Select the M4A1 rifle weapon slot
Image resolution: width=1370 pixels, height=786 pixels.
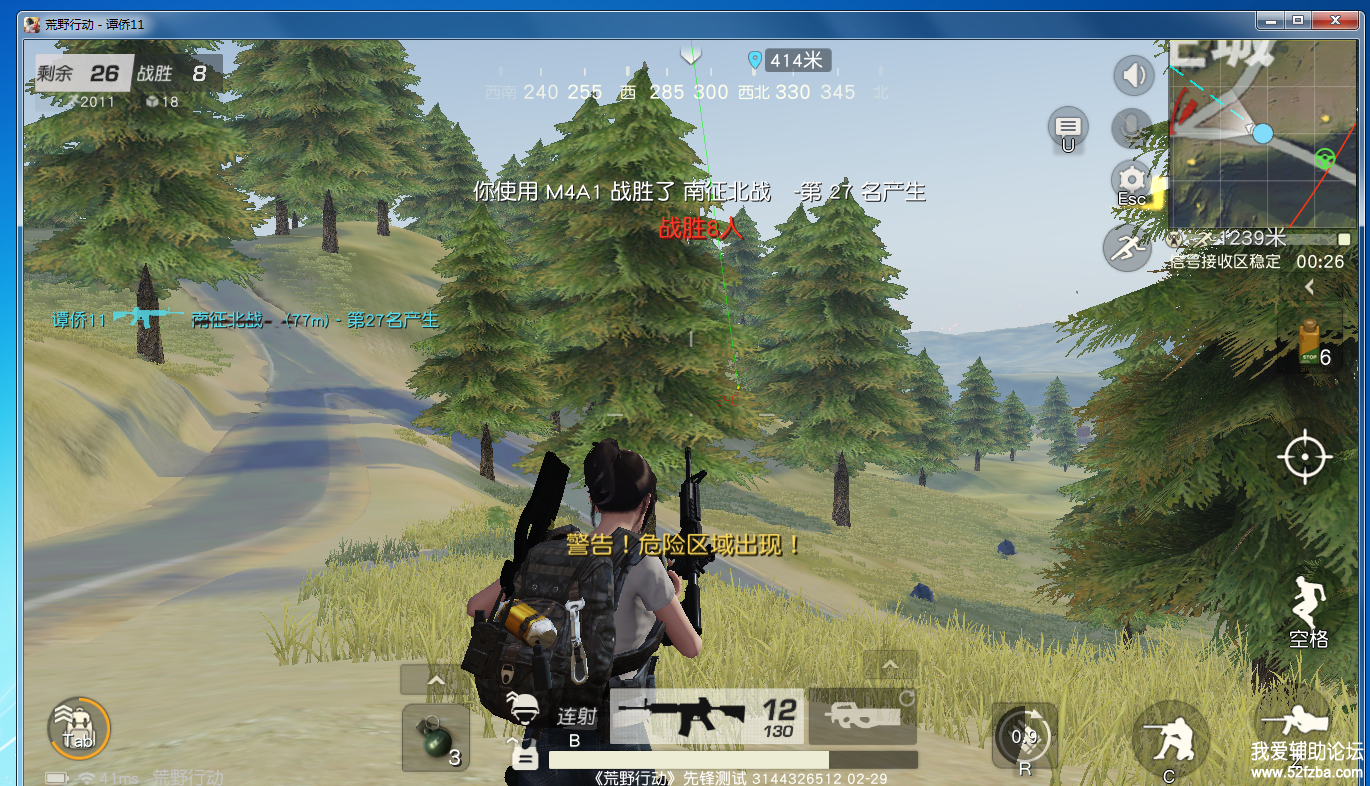tap(705, 717)
